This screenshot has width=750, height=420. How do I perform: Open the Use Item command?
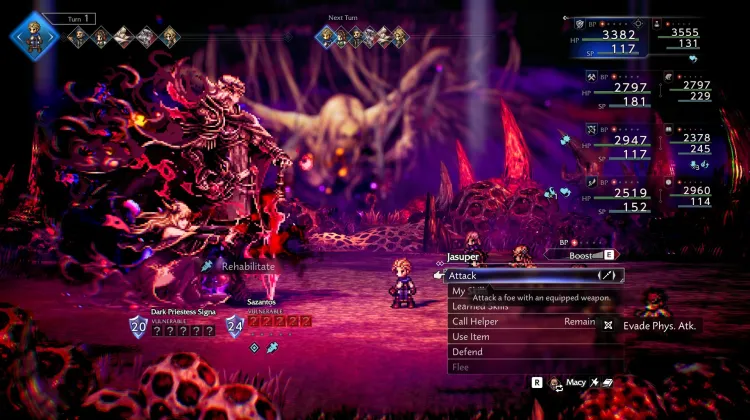pos(469,337)
